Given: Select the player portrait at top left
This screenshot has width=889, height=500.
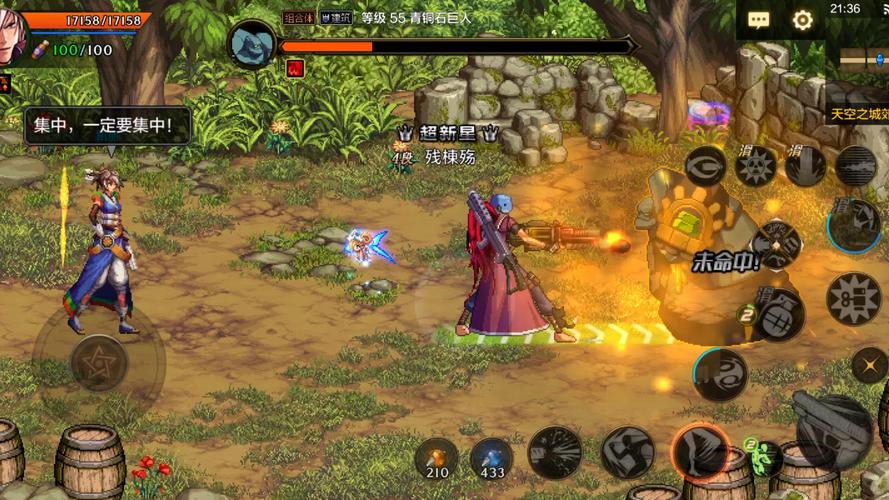Looking at the screenshot, I should (x=10, y=38).
